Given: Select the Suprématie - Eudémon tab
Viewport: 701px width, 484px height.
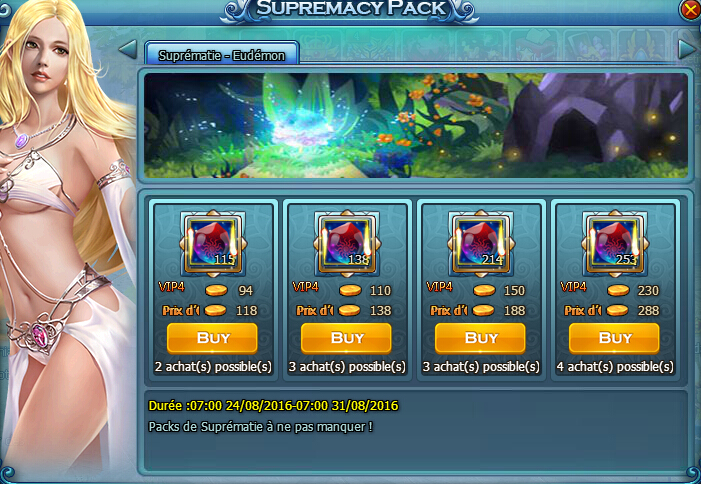Looking at the screenshot, I should [x=222, y=55].
